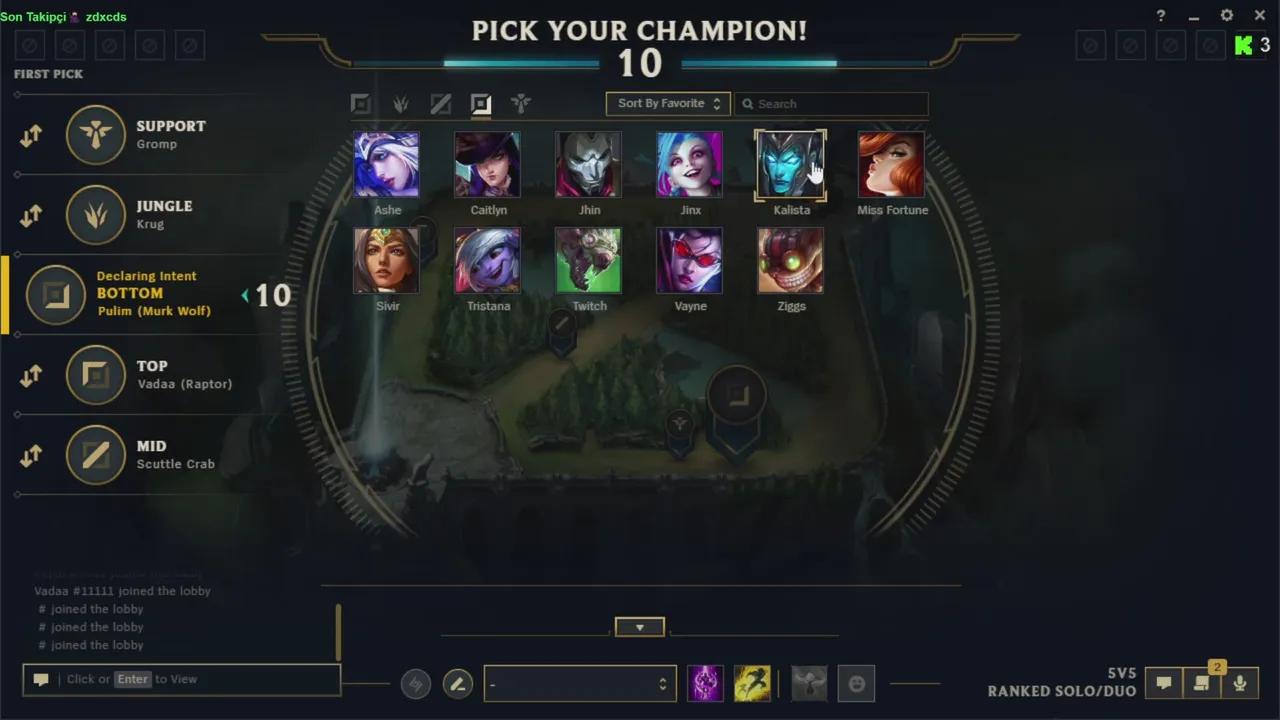Image resolution: width=1280 pixels, height=720 pixels.
Task: Open the rune page selector
Action: [580, 683]
